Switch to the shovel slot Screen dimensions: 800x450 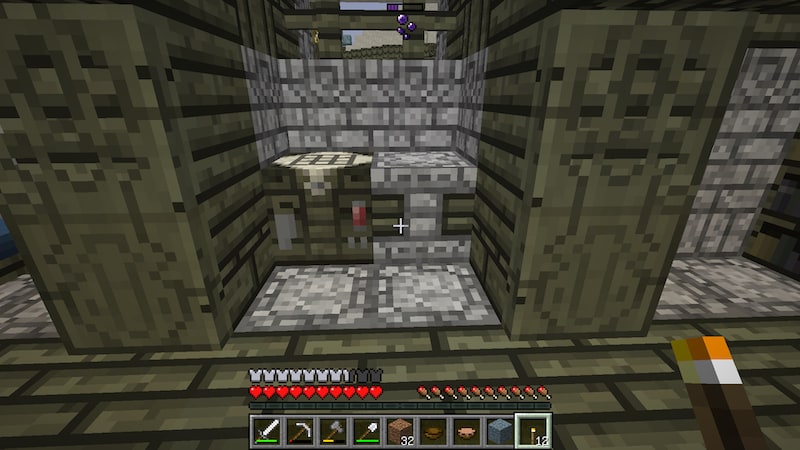click(x=366, y=430)
